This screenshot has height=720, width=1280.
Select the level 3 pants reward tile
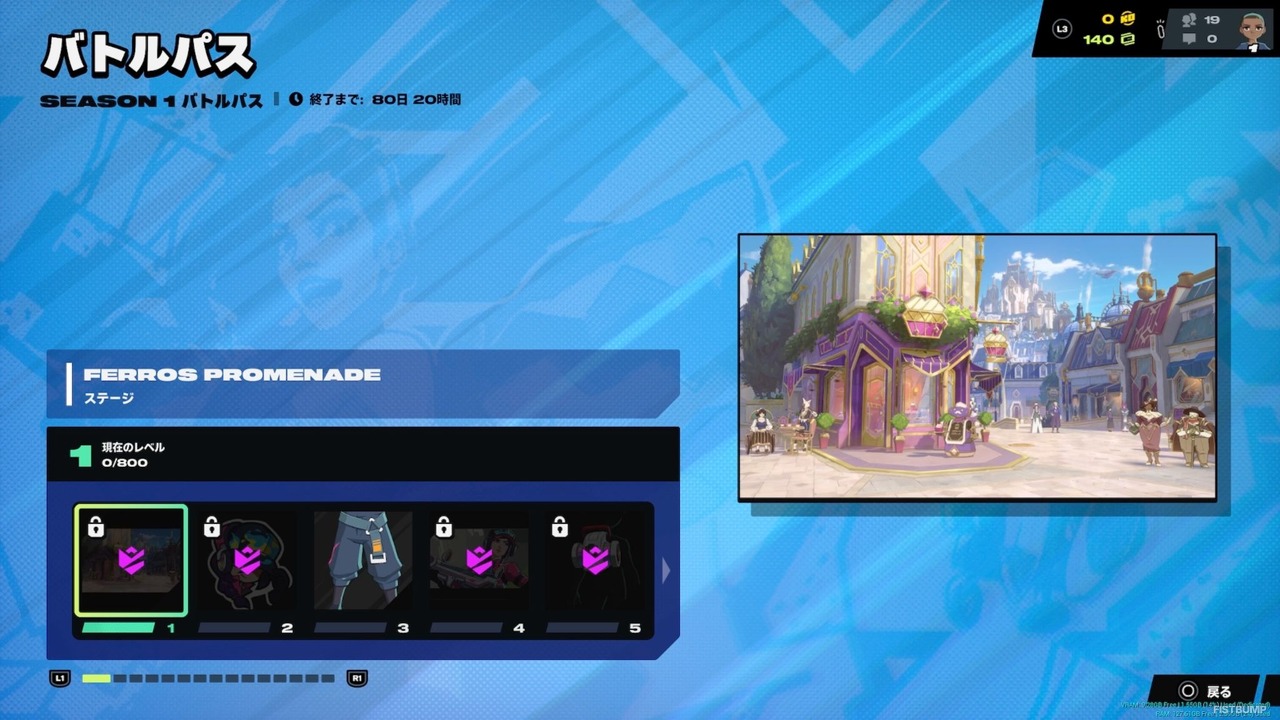pyautogui.click(x=363, y=560)
